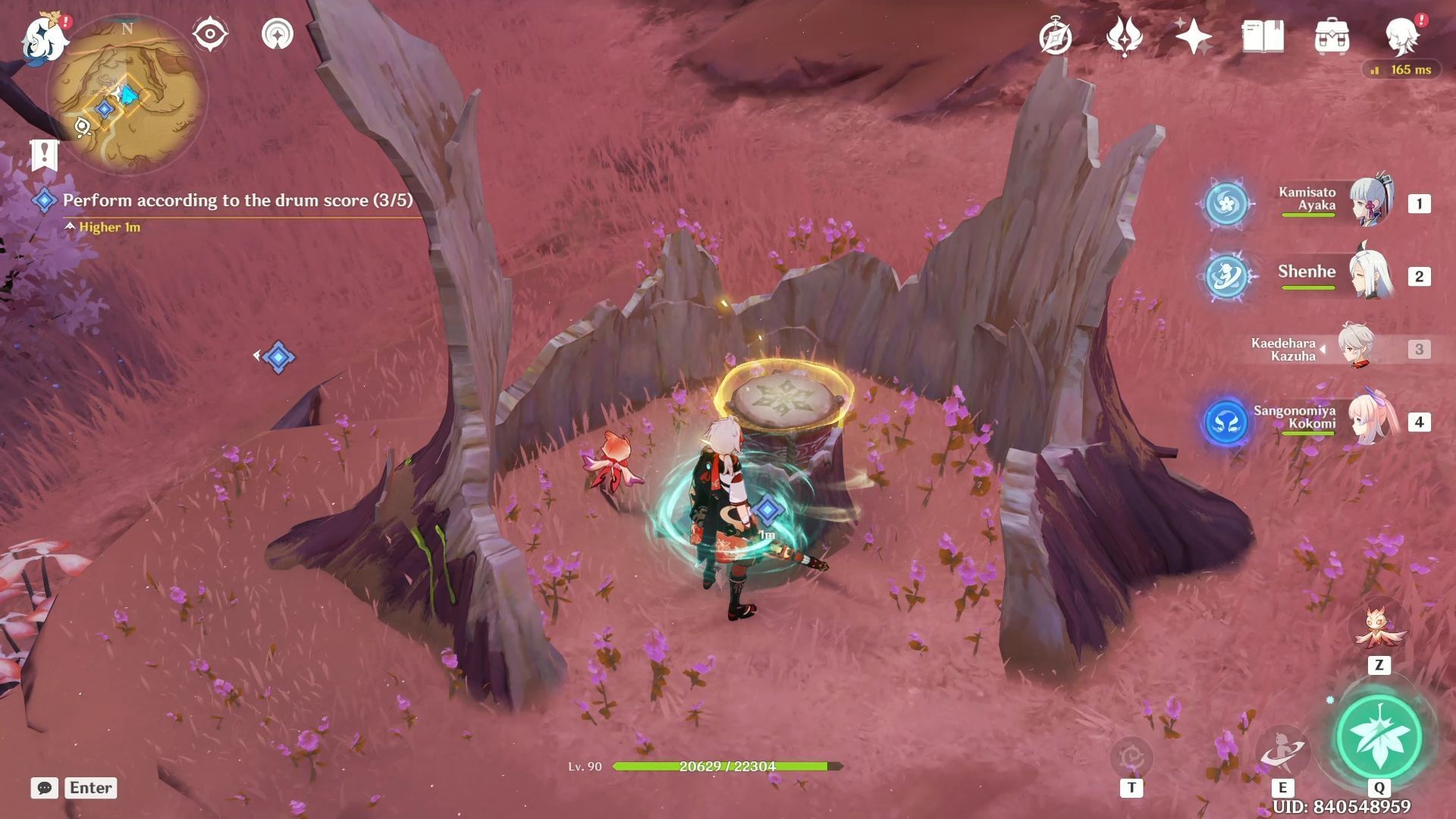Open the wireless signal icon beside minimap
The width and height of the screenshot is (1456, 819).
[278, 35]
